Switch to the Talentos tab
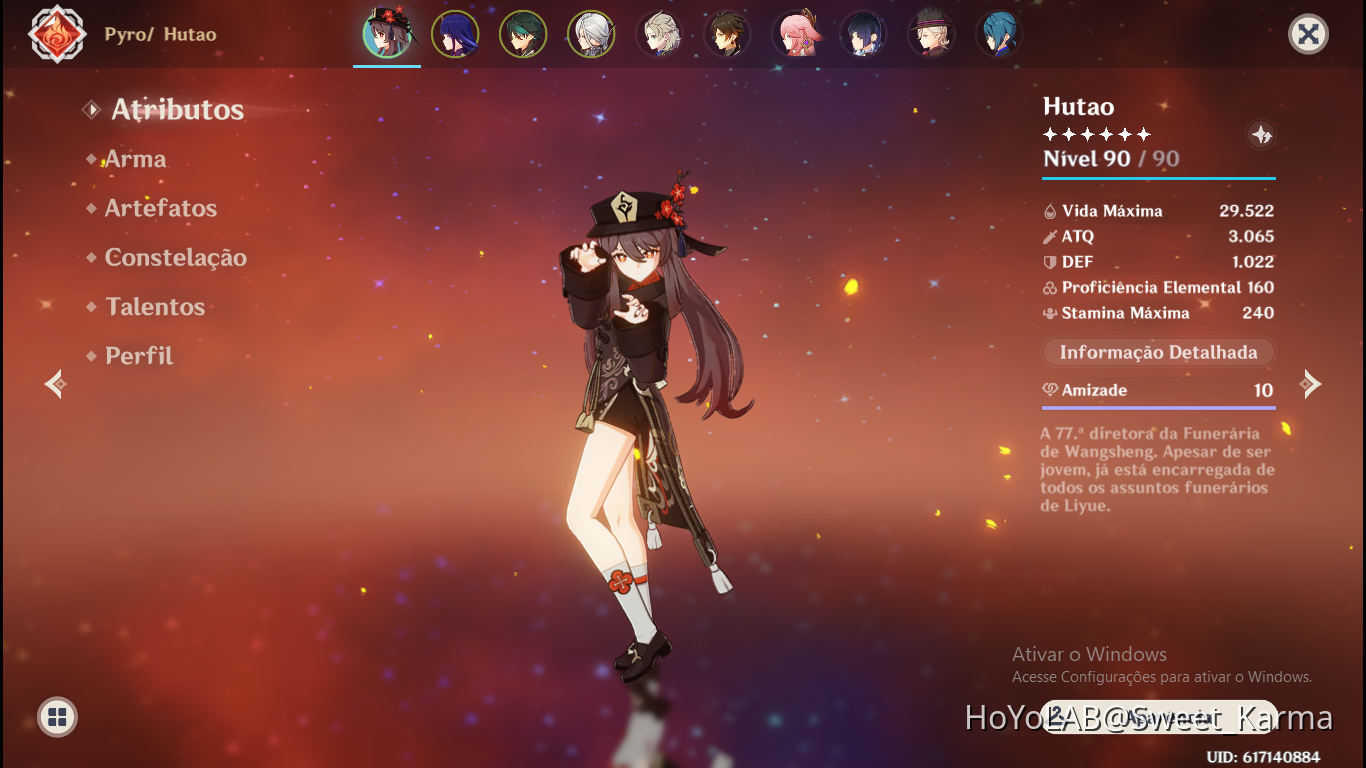 [x=155, y=306]
